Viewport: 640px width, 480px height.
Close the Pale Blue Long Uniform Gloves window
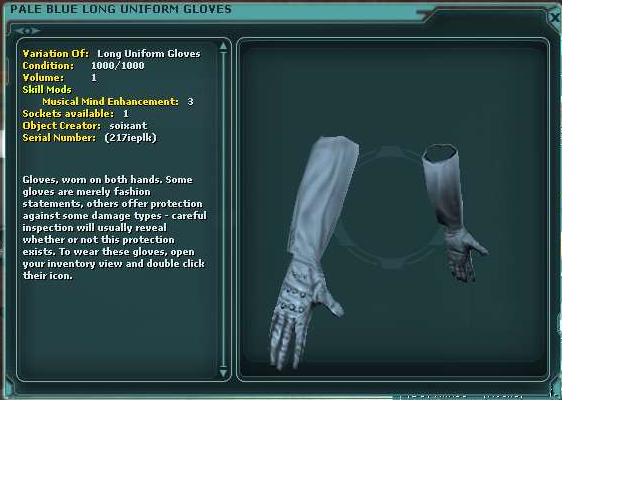[x=555, y=18]
